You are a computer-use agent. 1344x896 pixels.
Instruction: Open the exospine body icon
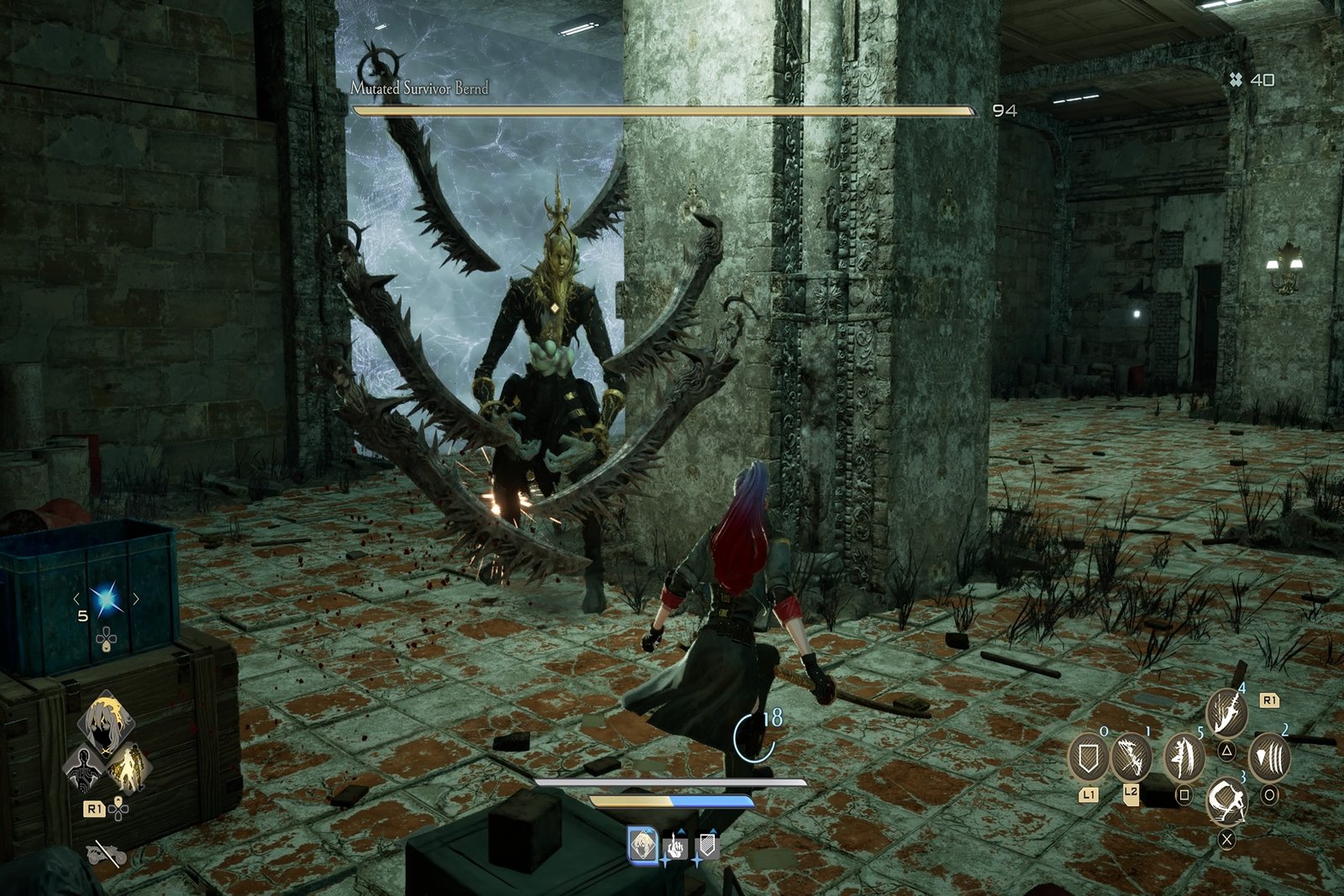click(83, 768)
